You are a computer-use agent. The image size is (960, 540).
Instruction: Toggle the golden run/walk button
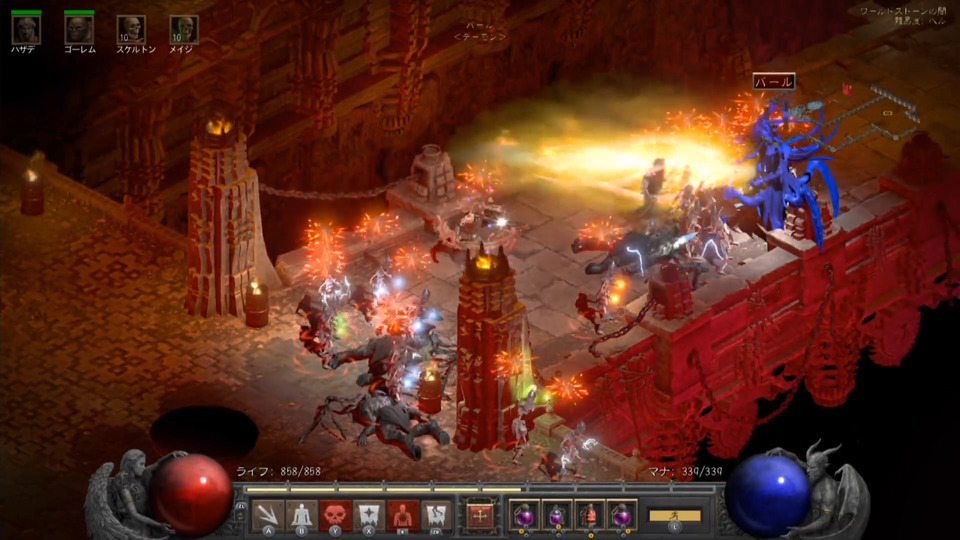pos(675,515)
